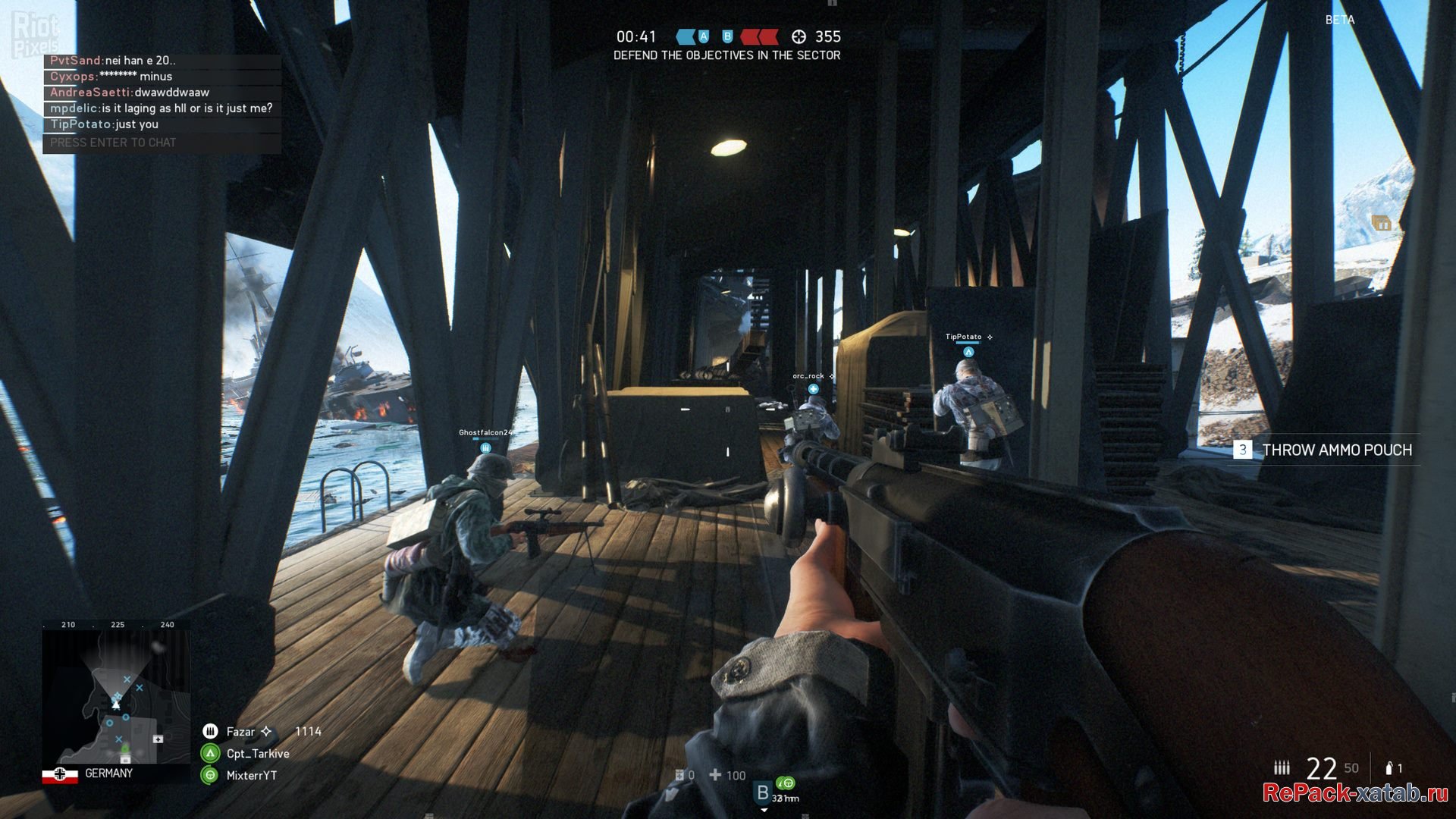This screenshot has height=819, width=1456.
Task: Click objective A flag in top scoreboard
Action: tap(704, 36)
